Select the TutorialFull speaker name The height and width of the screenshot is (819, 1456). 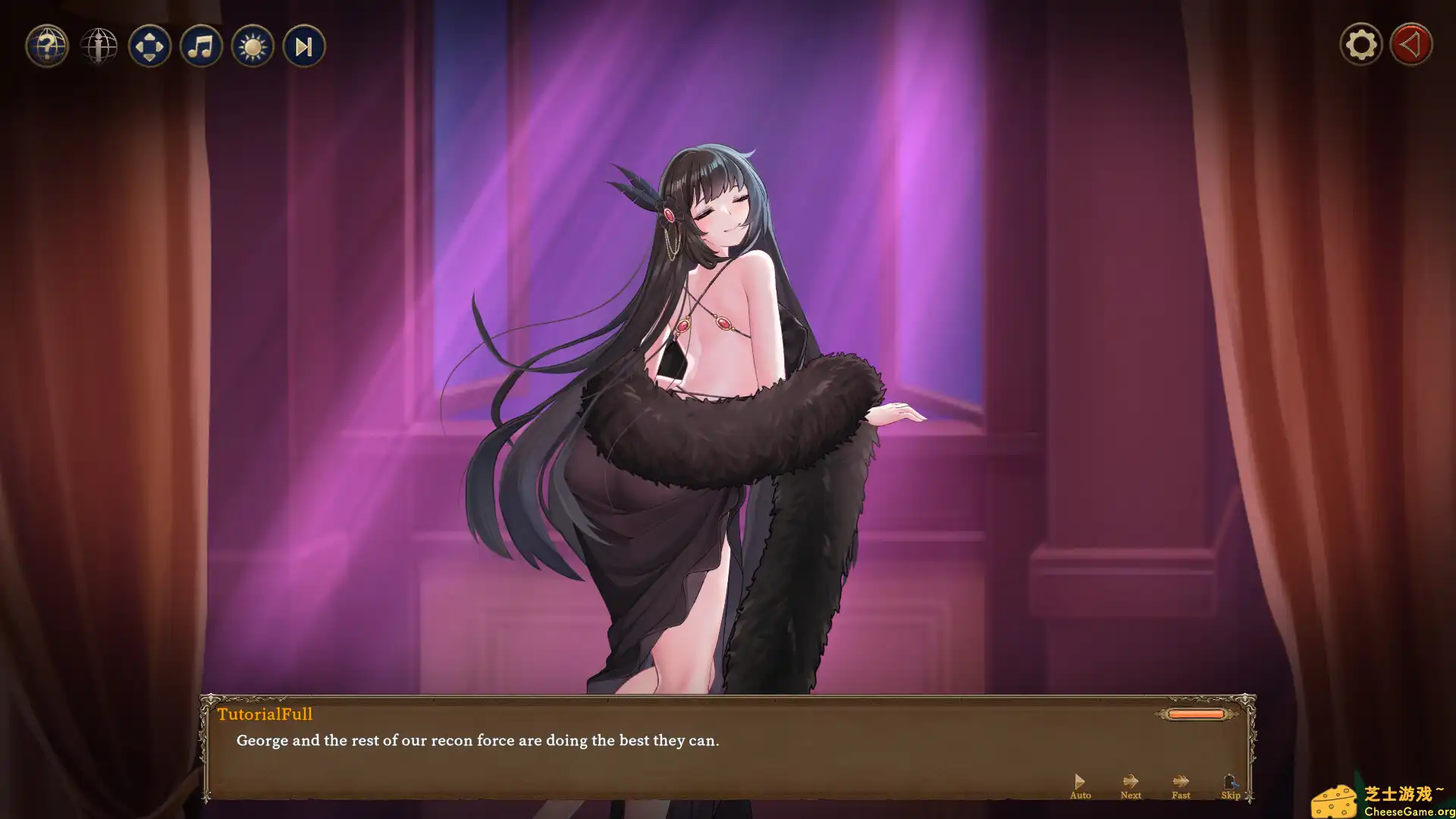(x=264, y=714)
